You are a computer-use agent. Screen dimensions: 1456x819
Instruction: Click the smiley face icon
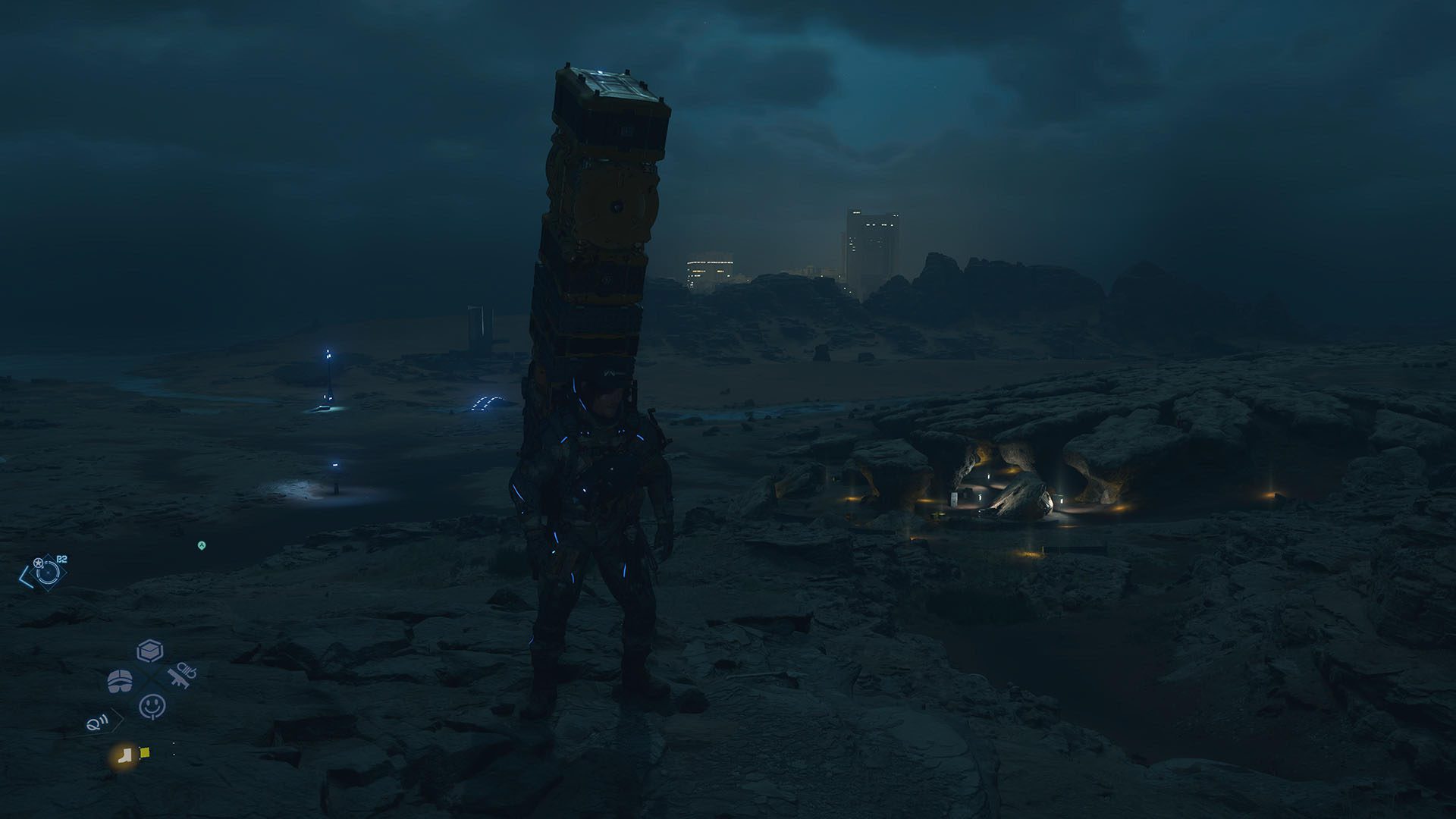coord(152,706)
